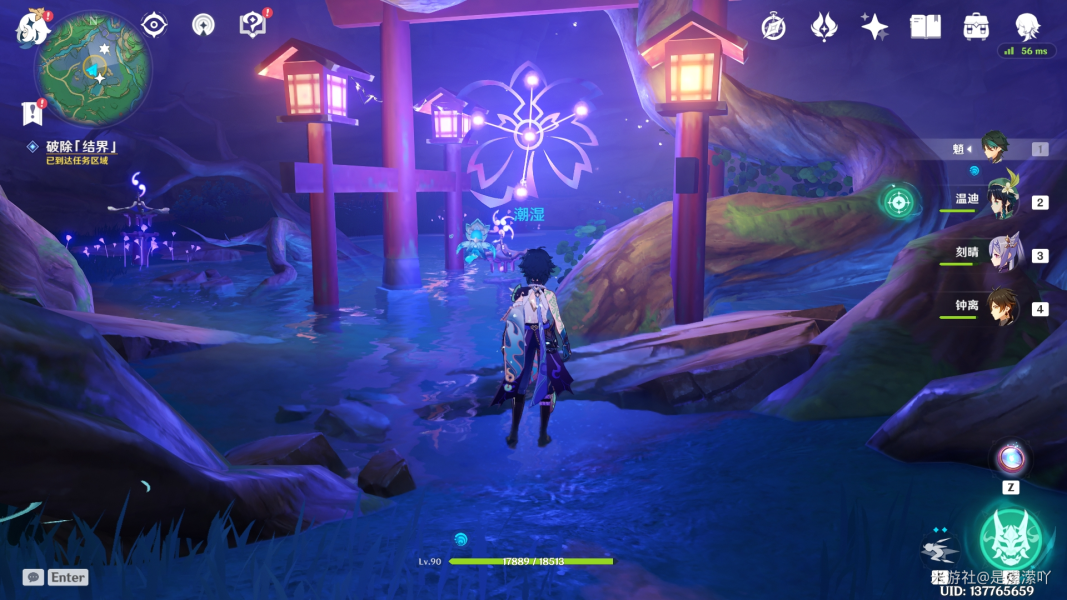The image size is (1067, 600).
Task: Open the chat bubble box
Action: pos(34,577)
